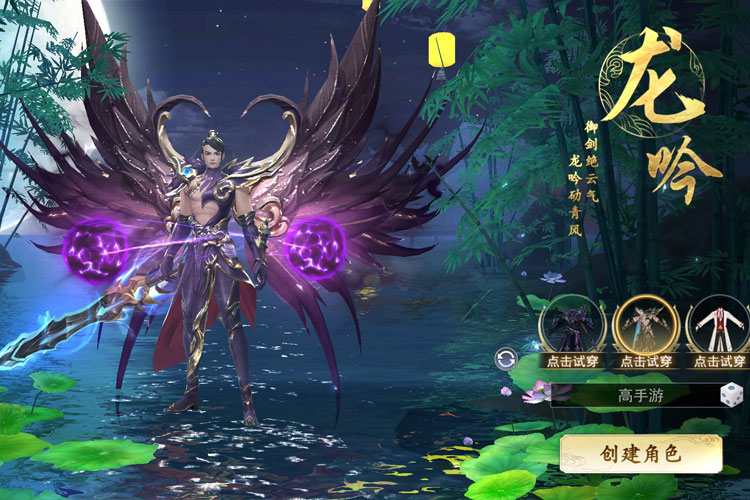
Task: Tap the circular arrows refresh button
Action: coord(507,359)
